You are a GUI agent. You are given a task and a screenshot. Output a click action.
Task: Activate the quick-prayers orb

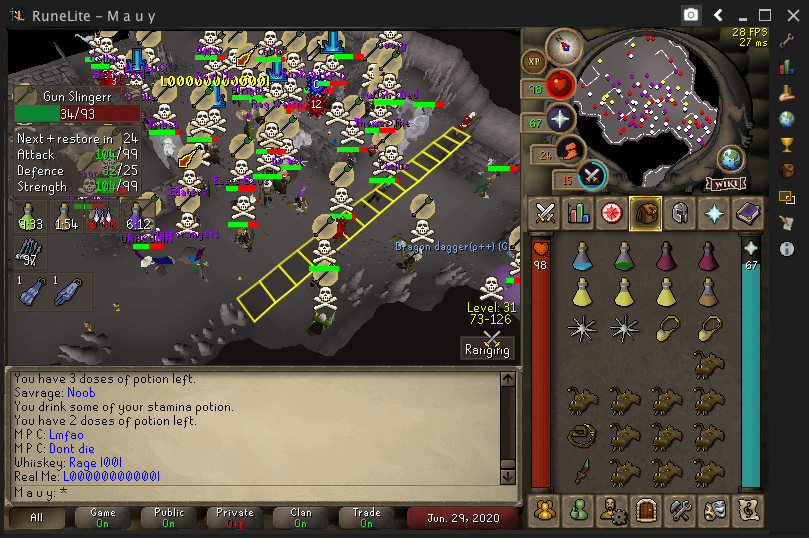tap(561, 117)
